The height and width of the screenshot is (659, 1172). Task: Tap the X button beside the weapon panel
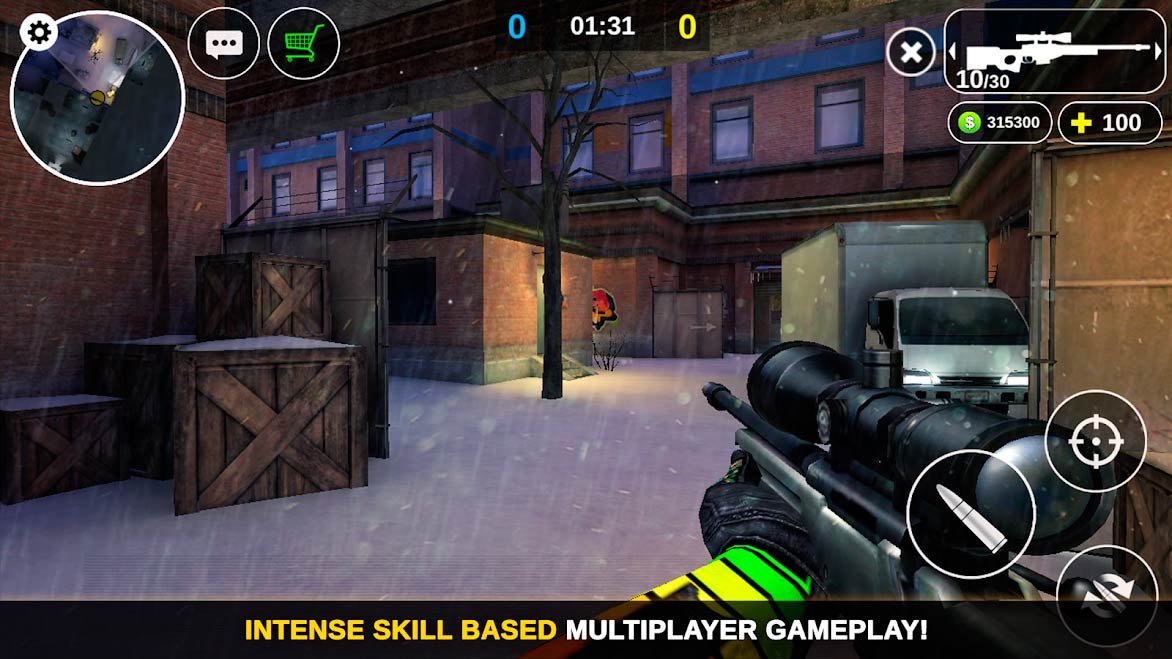(911, 52)
